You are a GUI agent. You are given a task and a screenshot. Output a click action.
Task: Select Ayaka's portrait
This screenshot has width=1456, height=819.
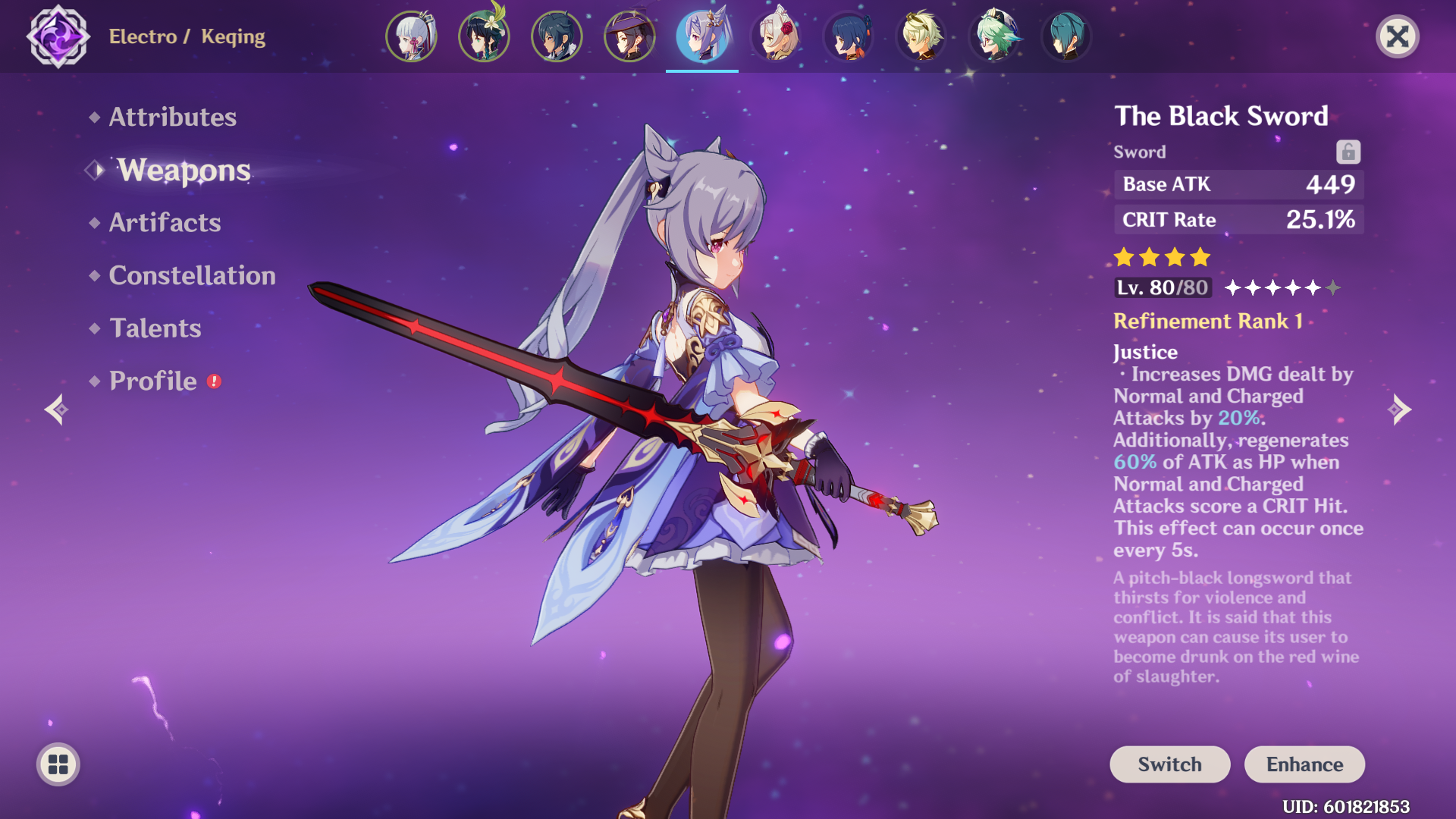(411, 36)
